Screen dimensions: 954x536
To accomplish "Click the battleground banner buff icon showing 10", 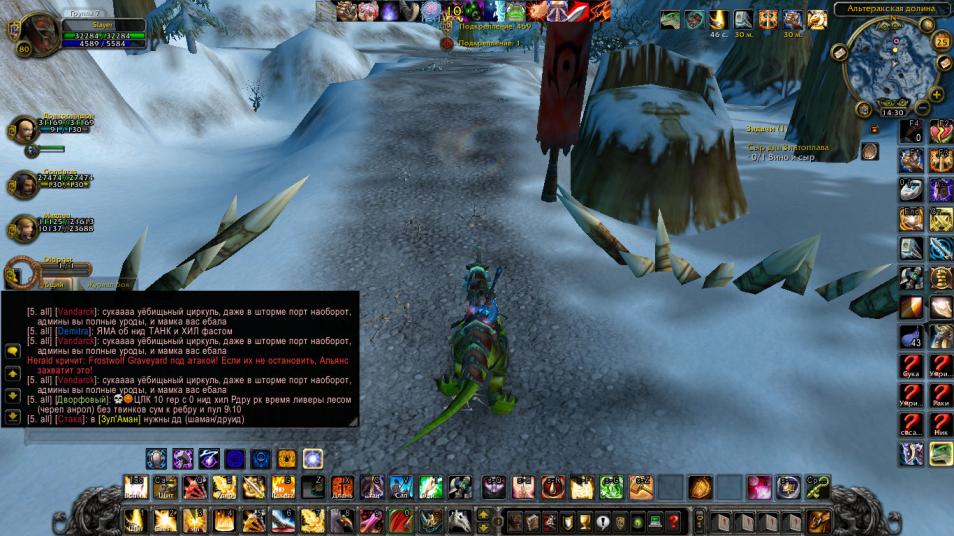I will pos(454,11).
